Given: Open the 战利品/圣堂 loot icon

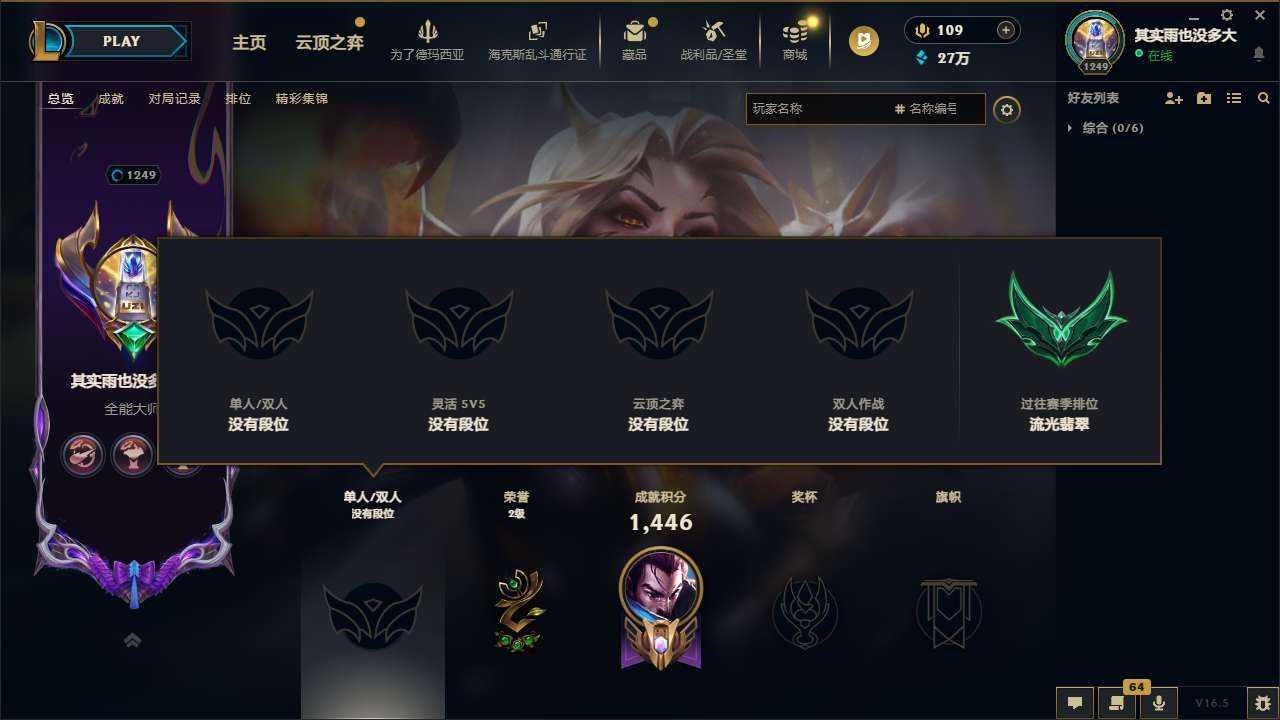Looking at the screenshot, I should (713, 38).
